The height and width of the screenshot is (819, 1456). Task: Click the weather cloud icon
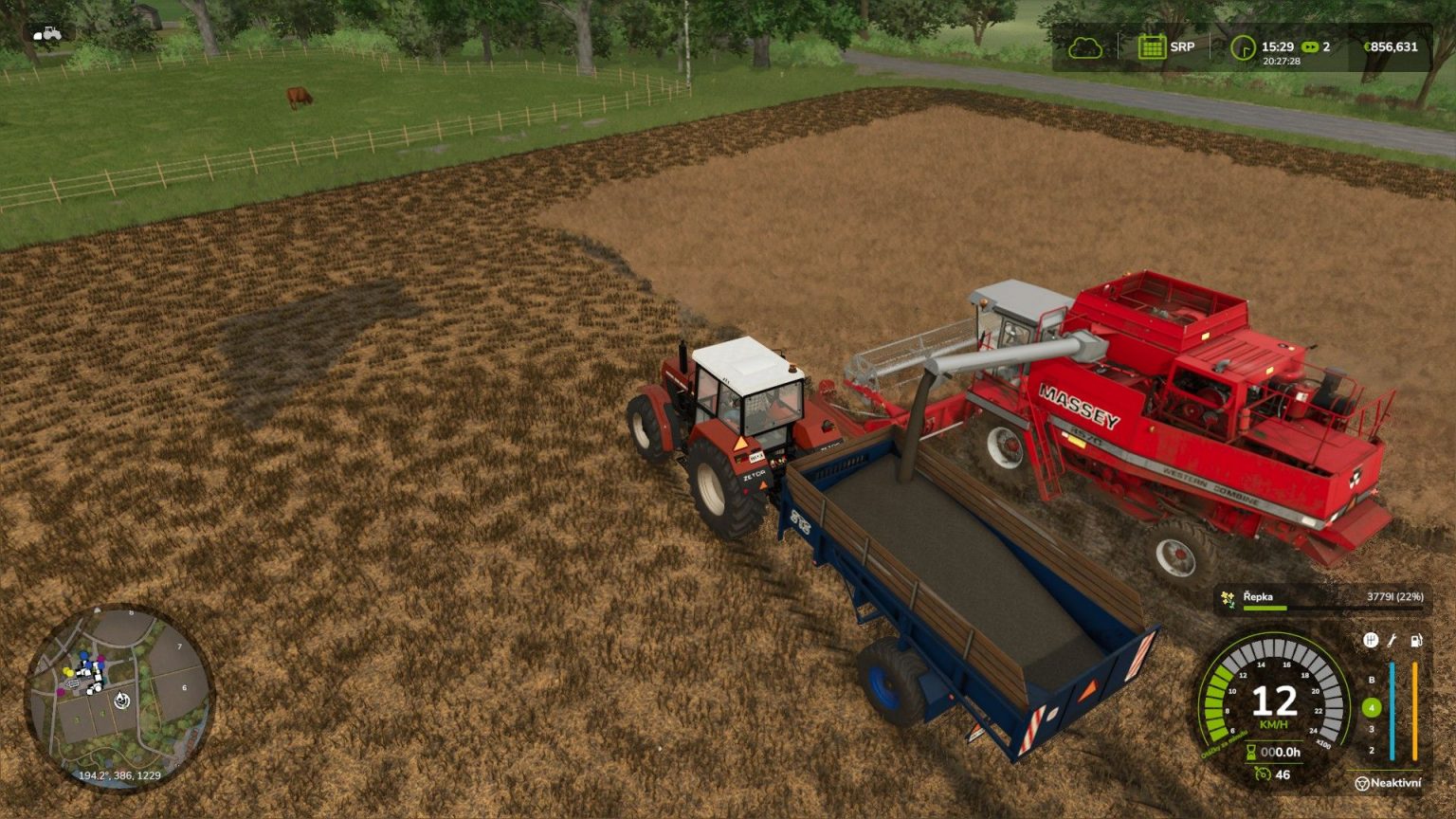[x=1083, y=45]
